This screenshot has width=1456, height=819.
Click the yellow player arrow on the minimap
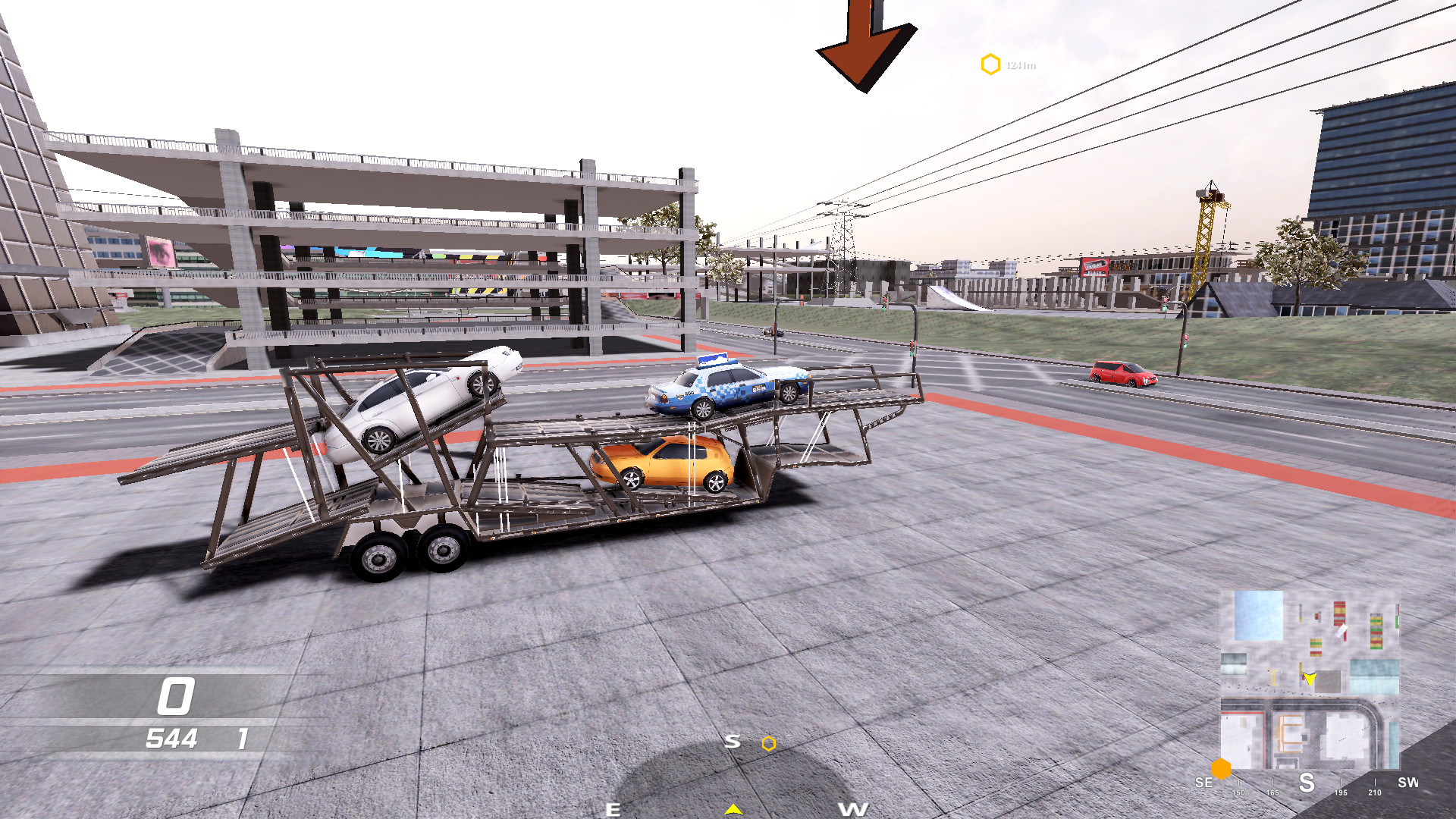tap(1310, 679)
